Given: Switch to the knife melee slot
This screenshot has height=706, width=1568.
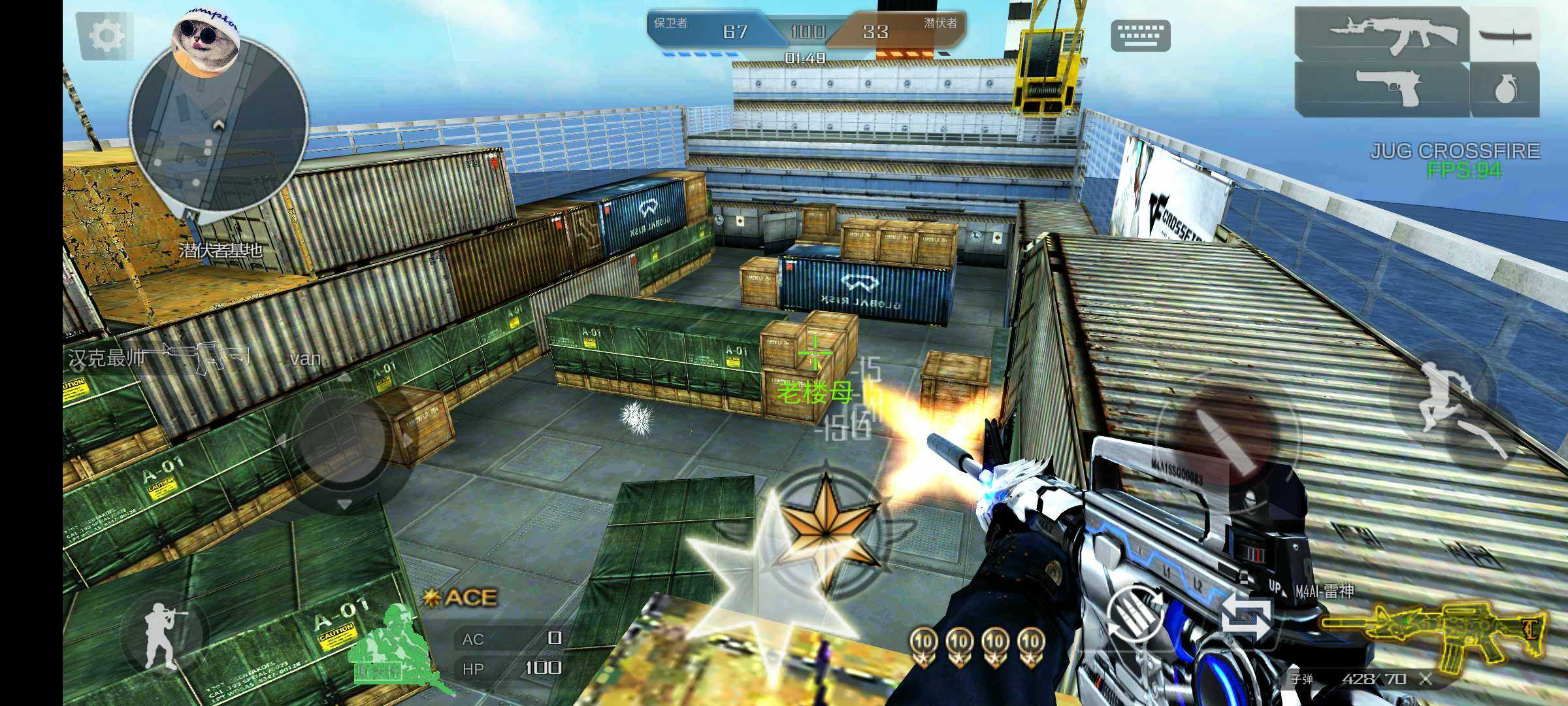Looking at the screenshot, I should click(1504, 34).
